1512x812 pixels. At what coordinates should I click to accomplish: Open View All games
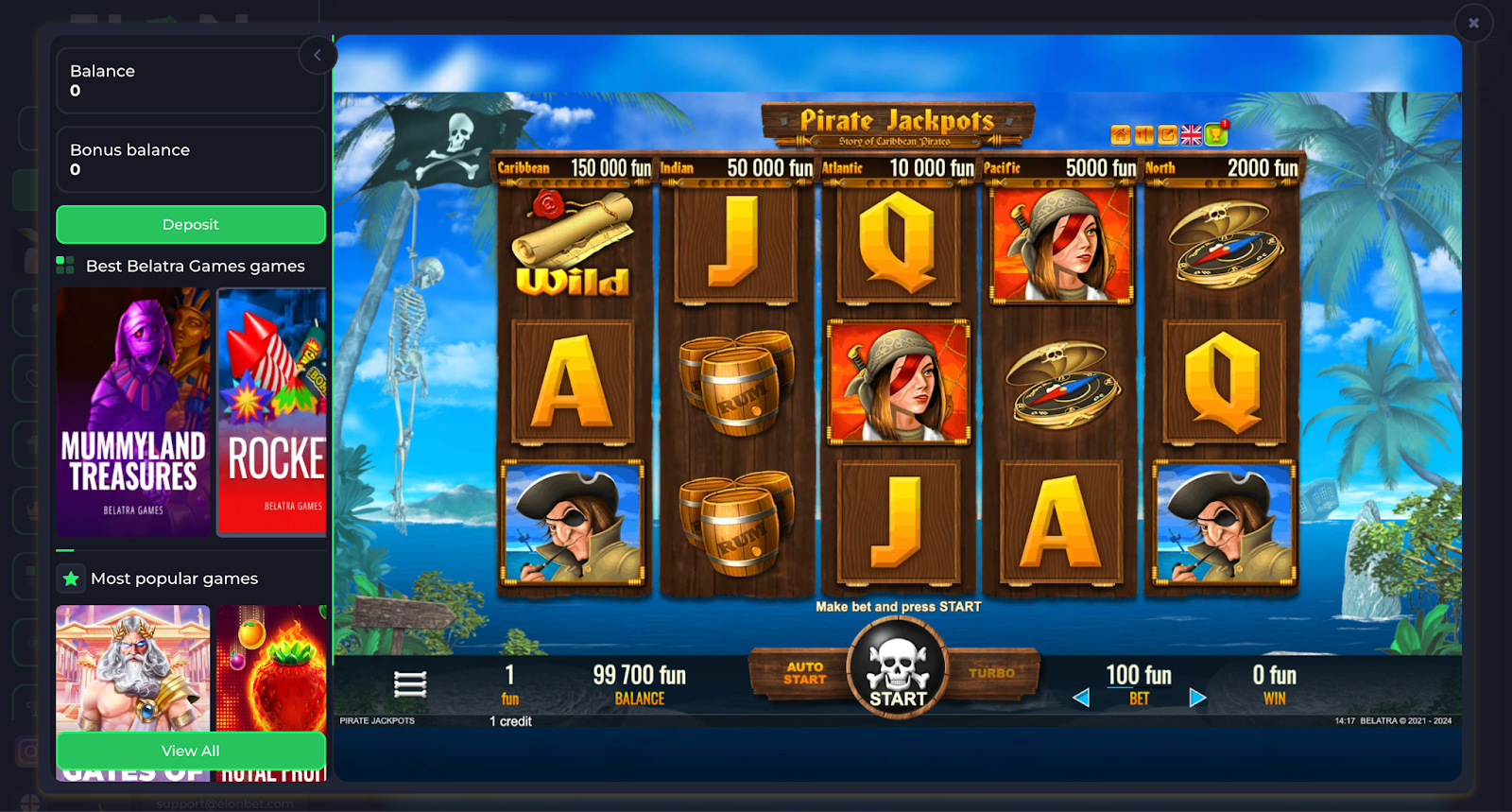tap(190, 751)
